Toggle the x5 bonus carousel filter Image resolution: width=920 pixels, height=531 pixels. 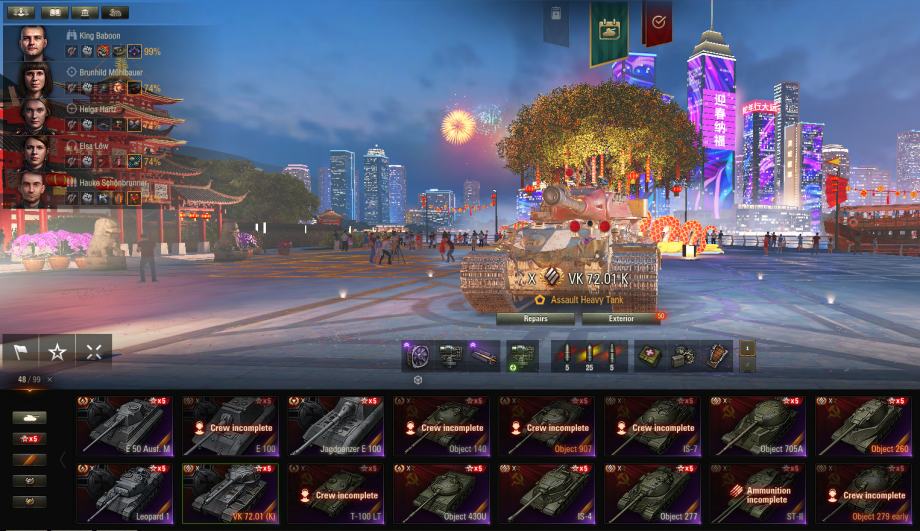(28, 438)
